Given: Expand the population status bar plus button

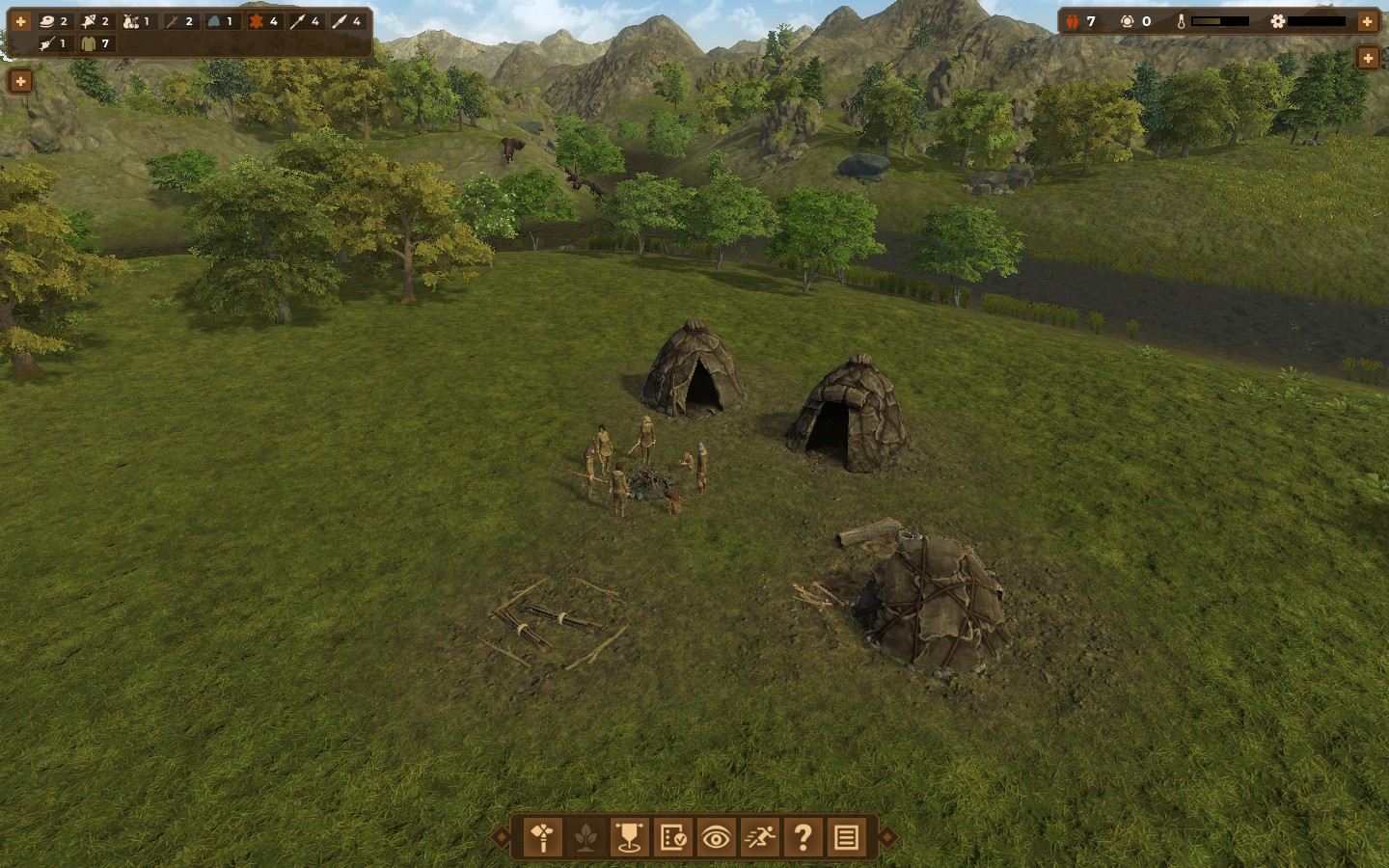Looking at the screenshot, I should coord(1367,21).
